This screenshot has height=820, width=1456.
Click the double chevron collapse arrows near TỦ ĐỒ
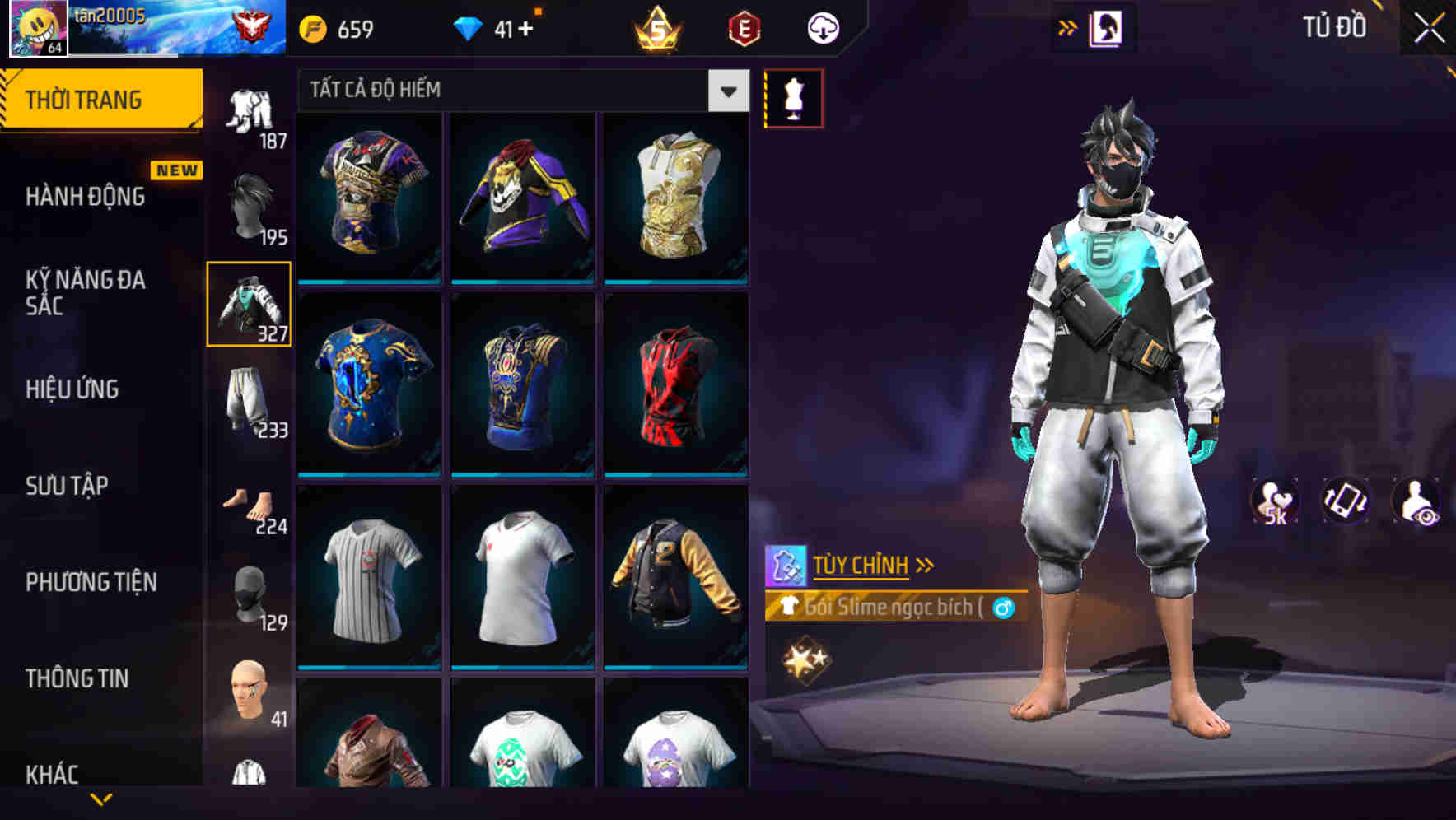click(1066, 26)
